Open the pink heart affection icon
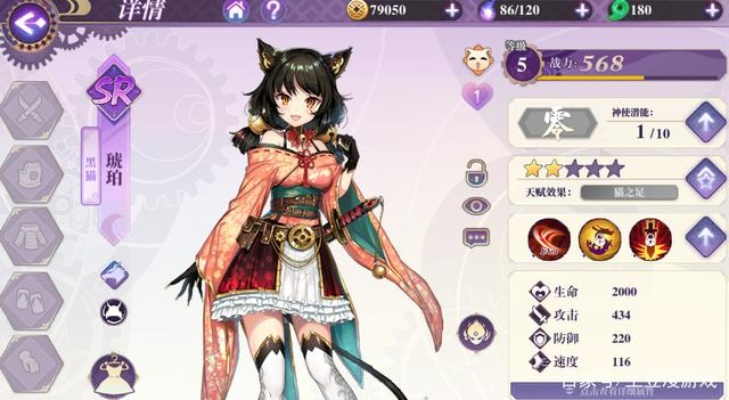Screen dimensions: 729x400 click(478, 96)
